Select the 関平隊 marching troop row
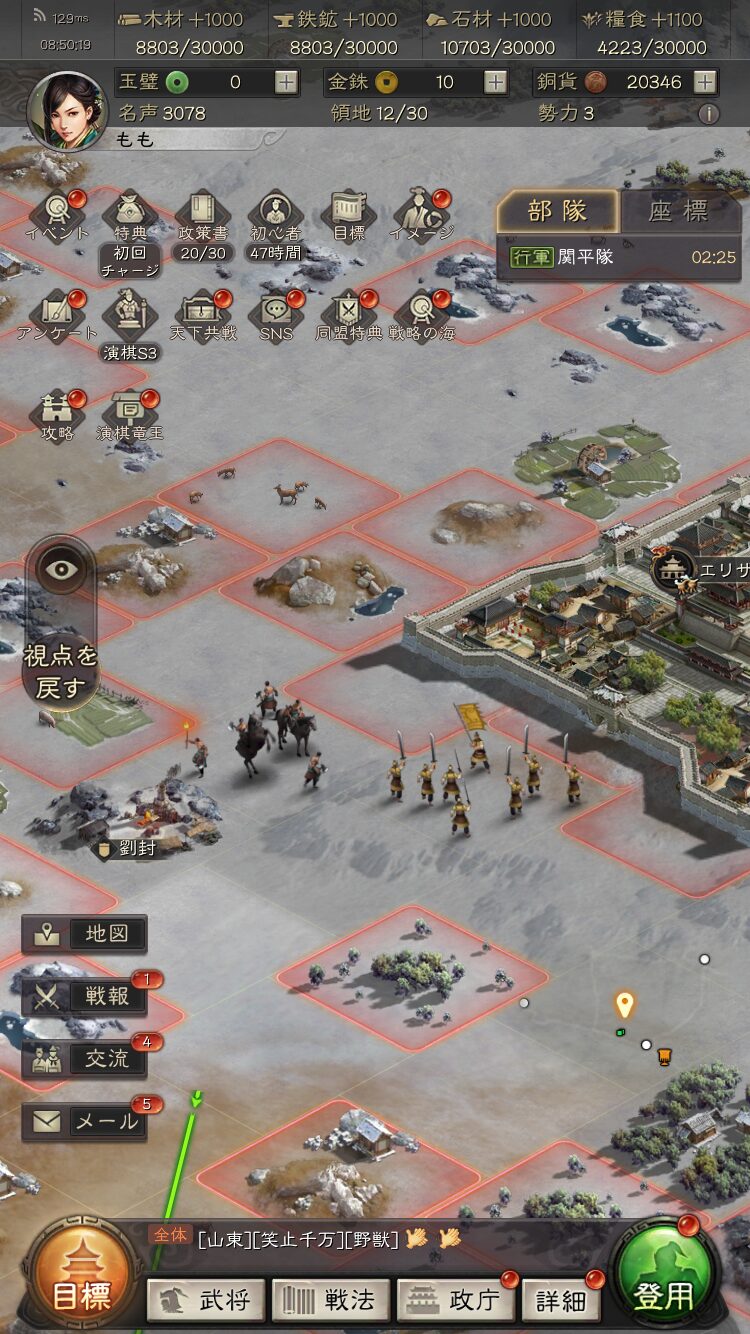 [x=622, y=257]
